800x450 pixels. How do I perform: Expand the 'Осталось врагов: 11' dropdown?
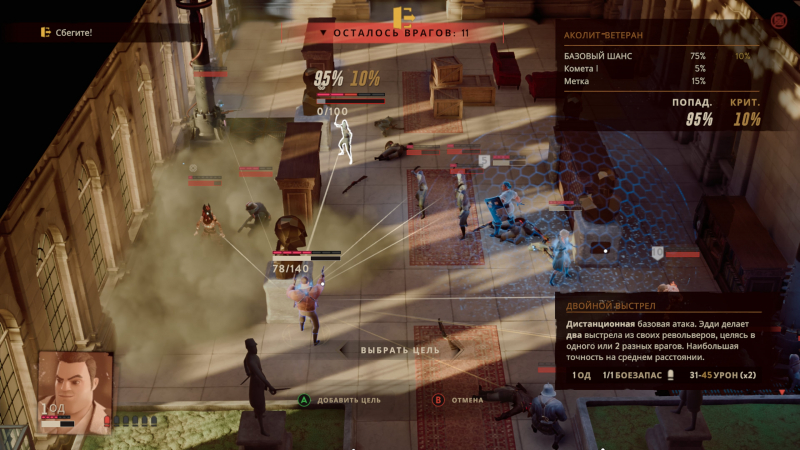tap(323, 33)
